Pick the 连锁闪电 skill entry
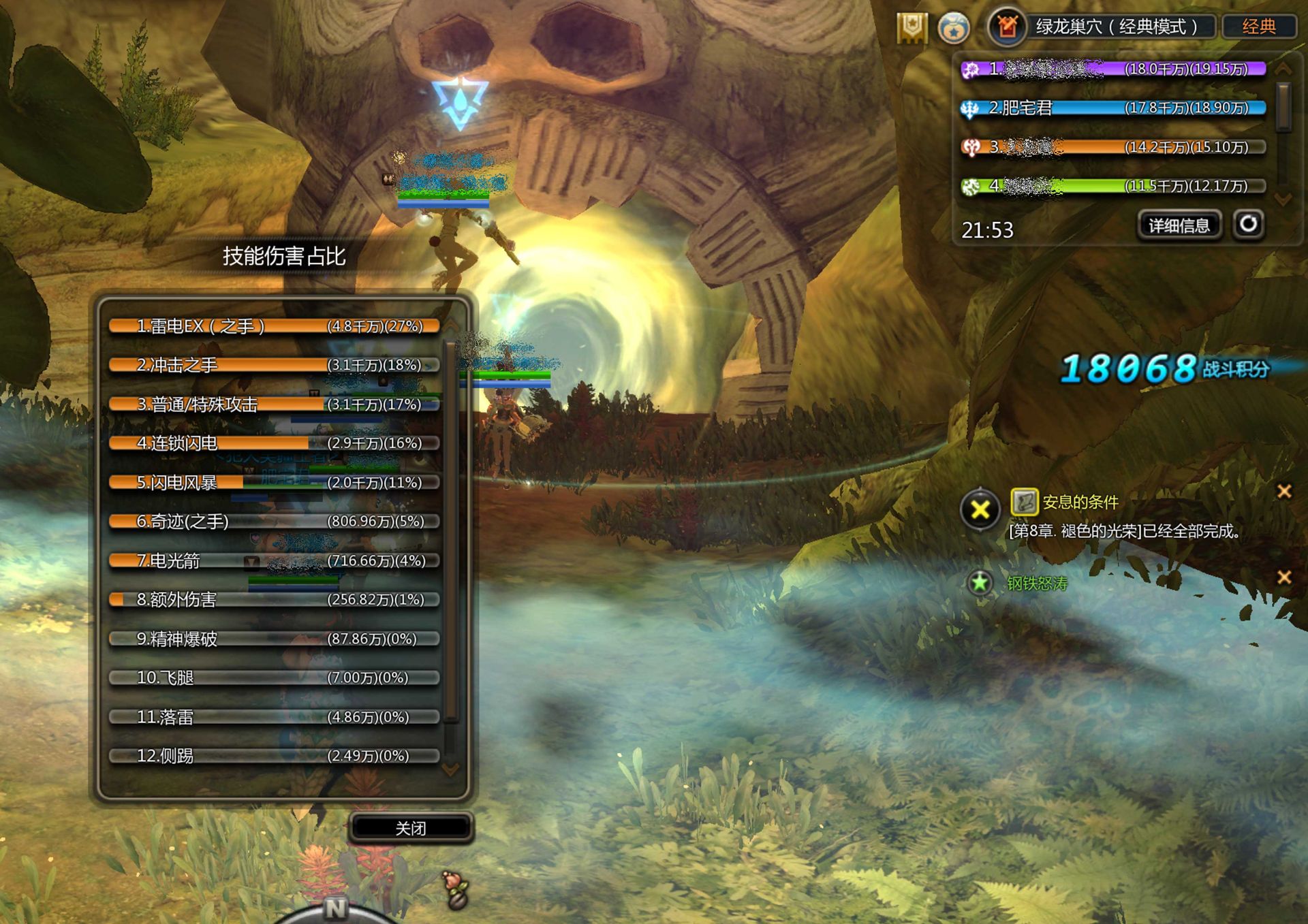This screenshot has width=1308, height=924. 274,443
